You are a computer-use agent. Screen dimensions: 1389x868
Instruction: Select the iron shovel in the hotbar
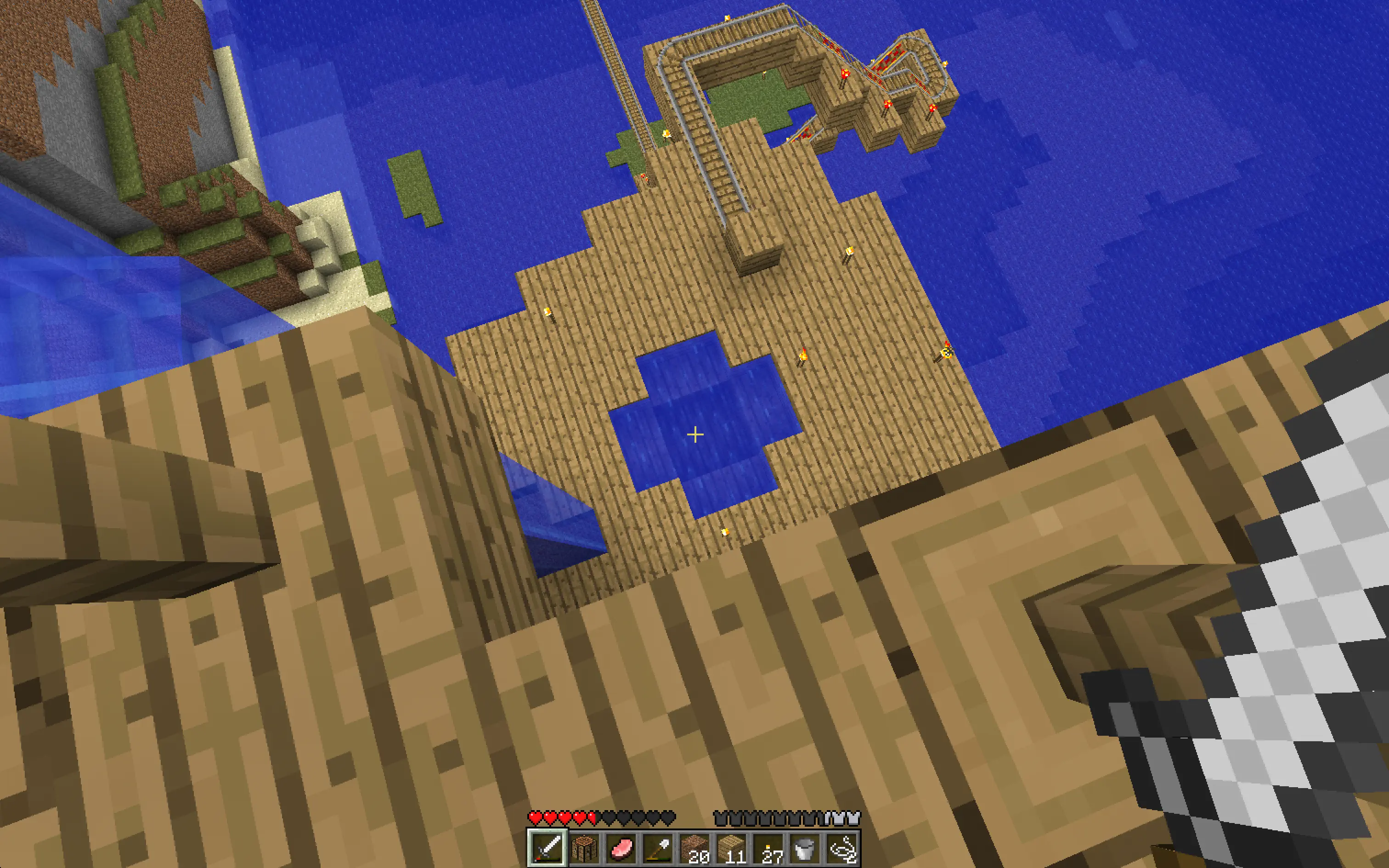click(x=659, y=849)
